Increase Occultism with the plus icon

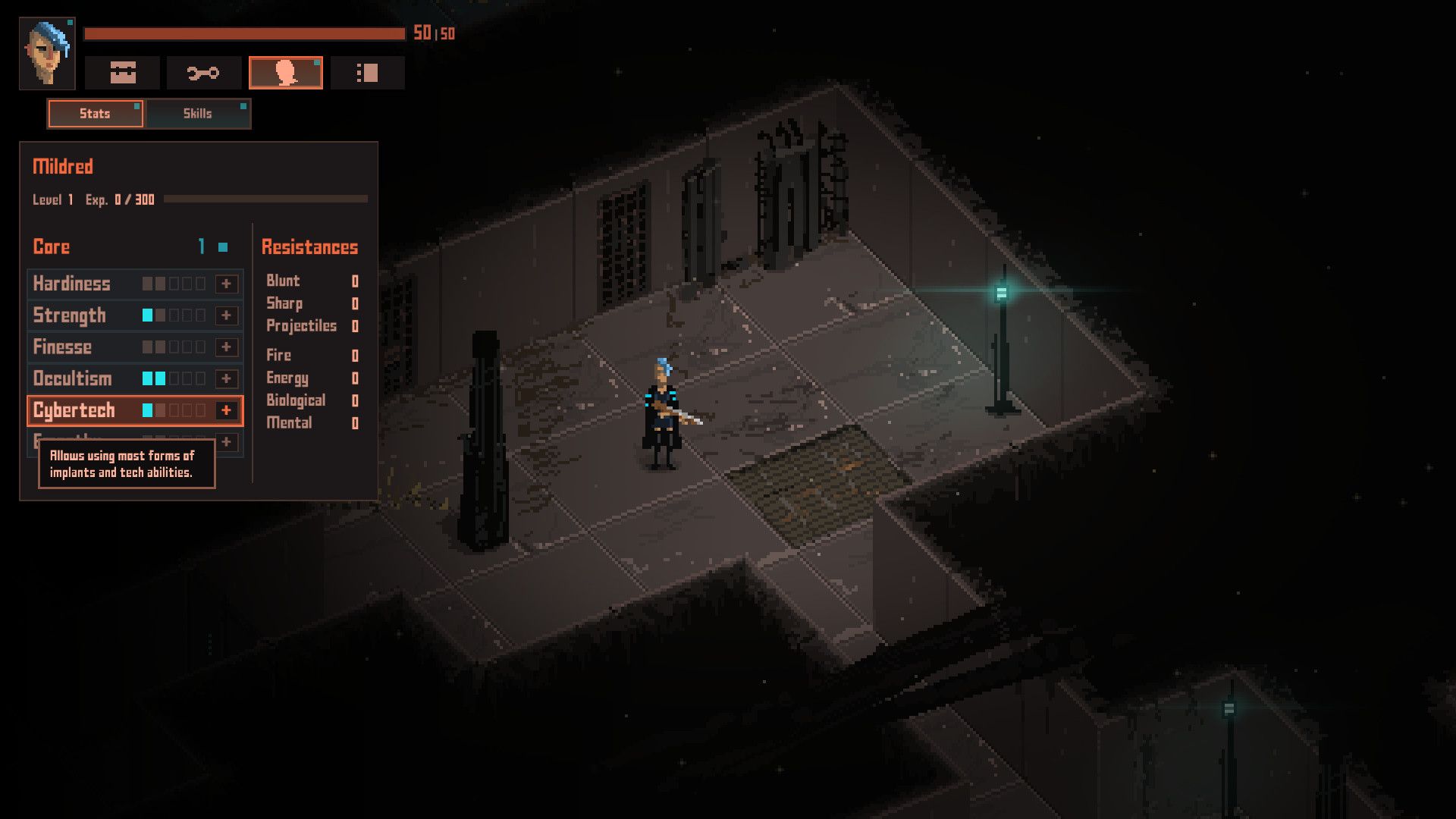pos(225,378)
